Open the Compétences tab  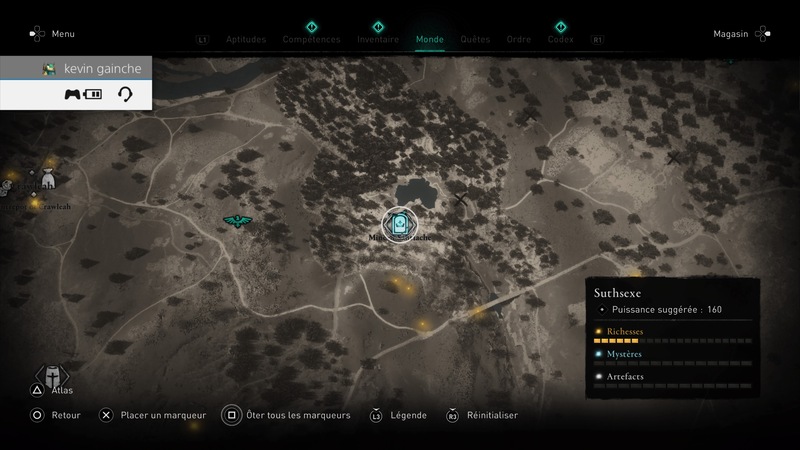(x=311, y=40)
